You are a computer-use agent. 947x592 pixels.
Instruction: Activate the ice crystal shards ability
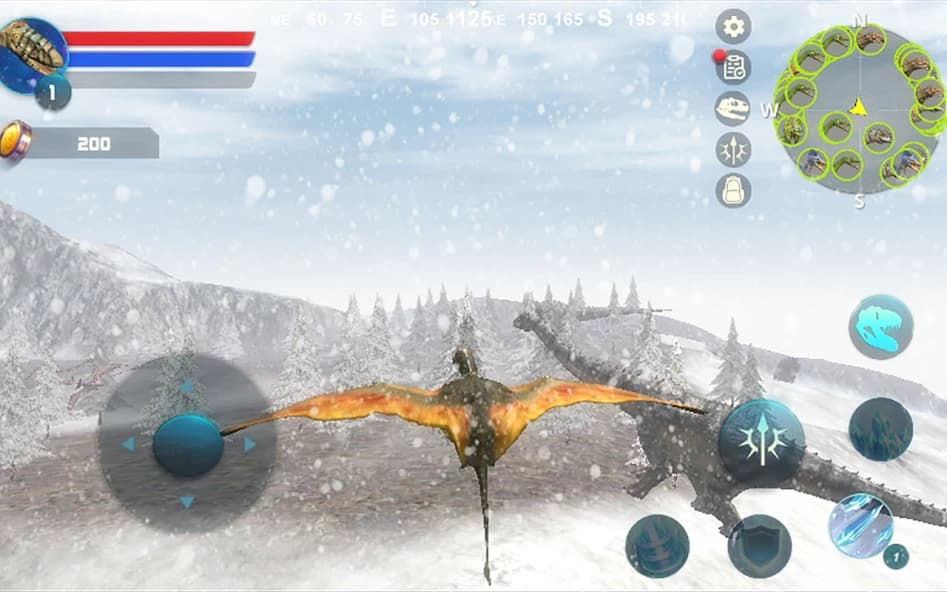pyautogui.click(x=861, y=526)
